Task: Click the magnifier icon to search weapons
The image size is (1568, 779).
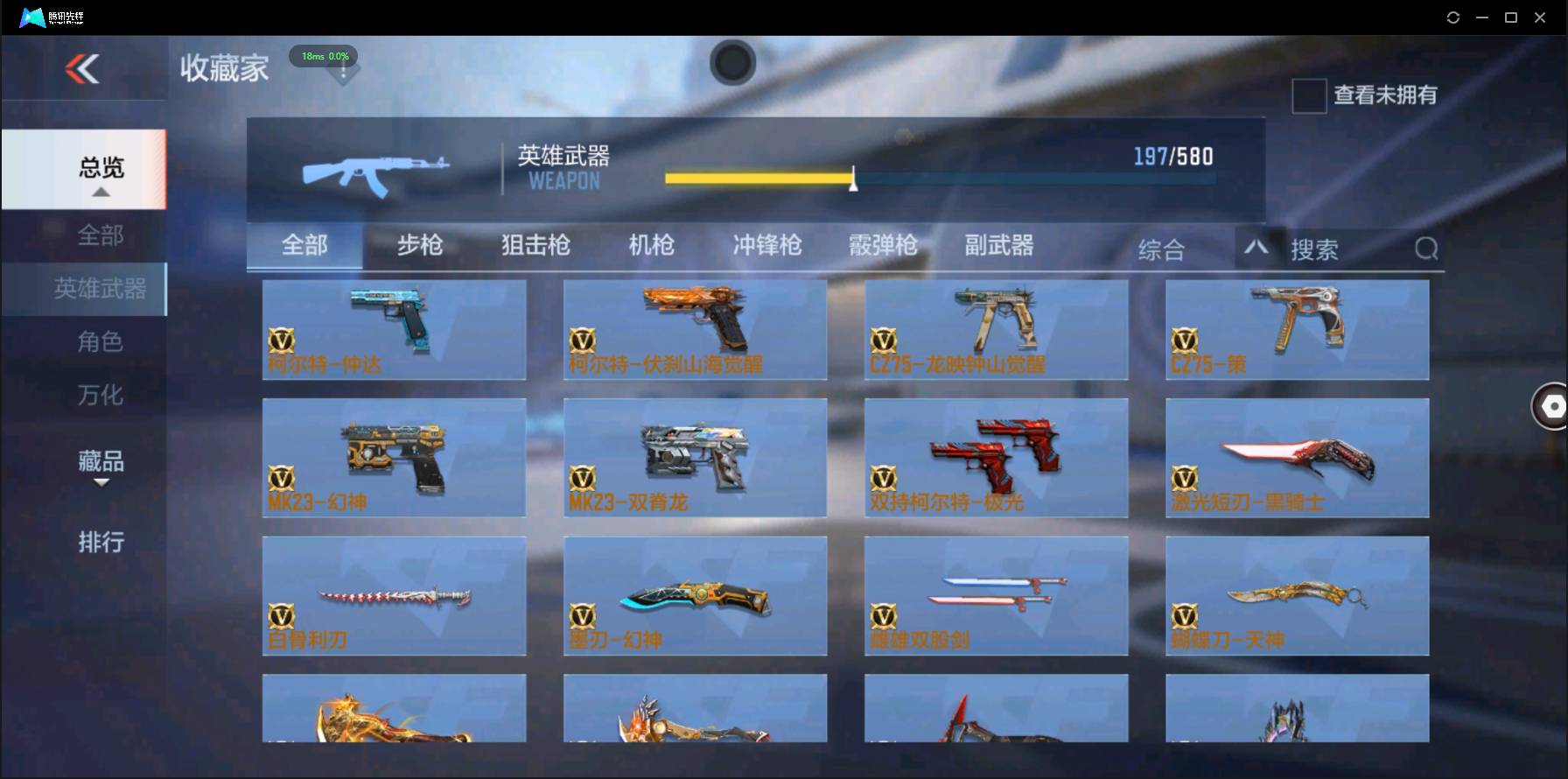Action: (1426, 249)
